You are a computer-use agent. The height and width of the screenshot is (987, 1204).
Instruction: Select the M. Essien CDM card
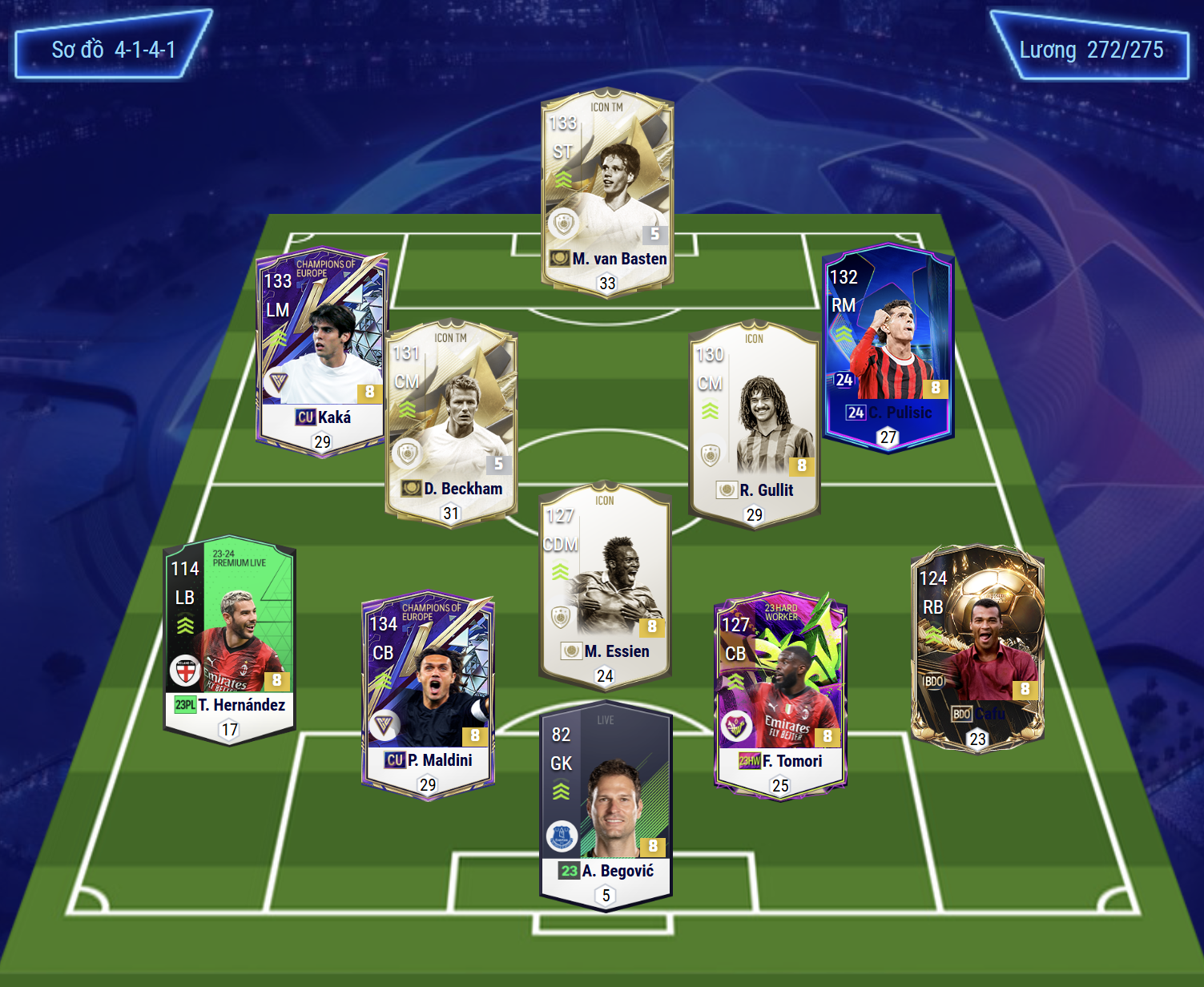605,585
